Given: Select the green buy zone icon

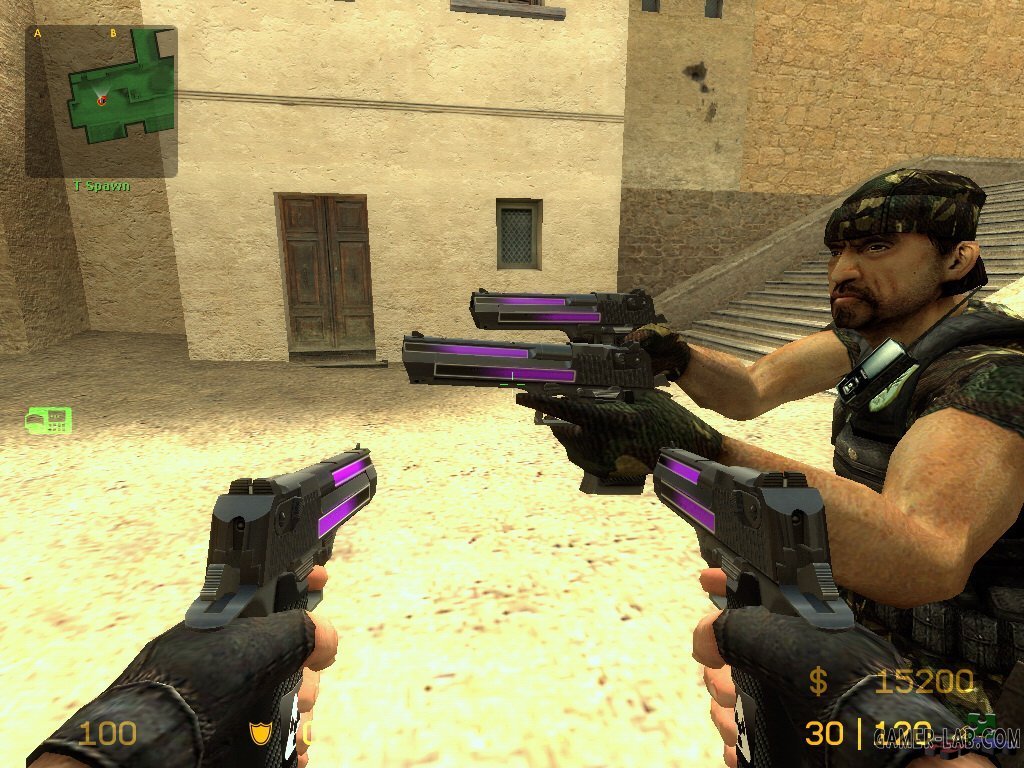Looking at the screenshot, I should (x=48, y=420).
